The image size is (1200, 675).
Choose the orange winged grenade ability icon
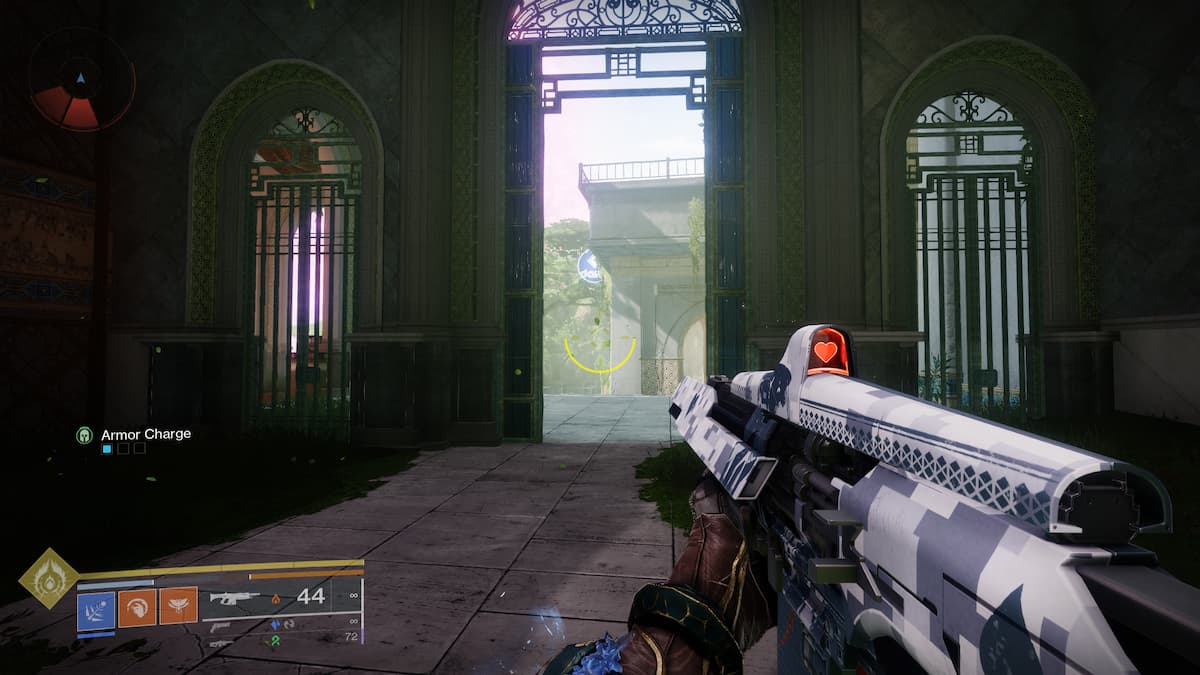click(178, 606)
